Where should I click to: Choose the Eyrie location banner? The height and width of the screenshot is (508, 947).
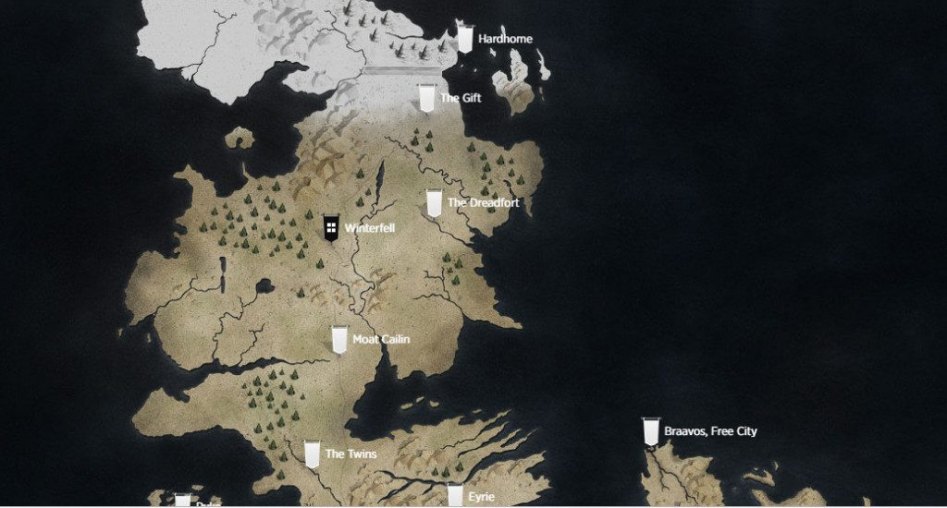point(455,496)
